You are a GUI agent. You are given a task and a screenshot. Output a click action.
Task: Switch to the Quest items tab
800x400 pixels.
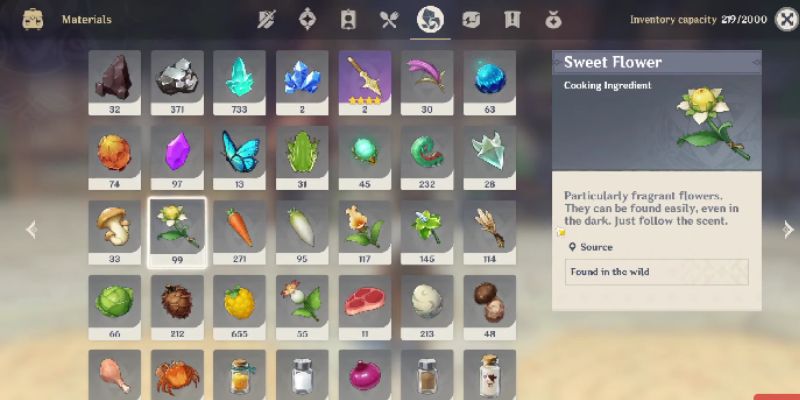[x=512, y=19]
